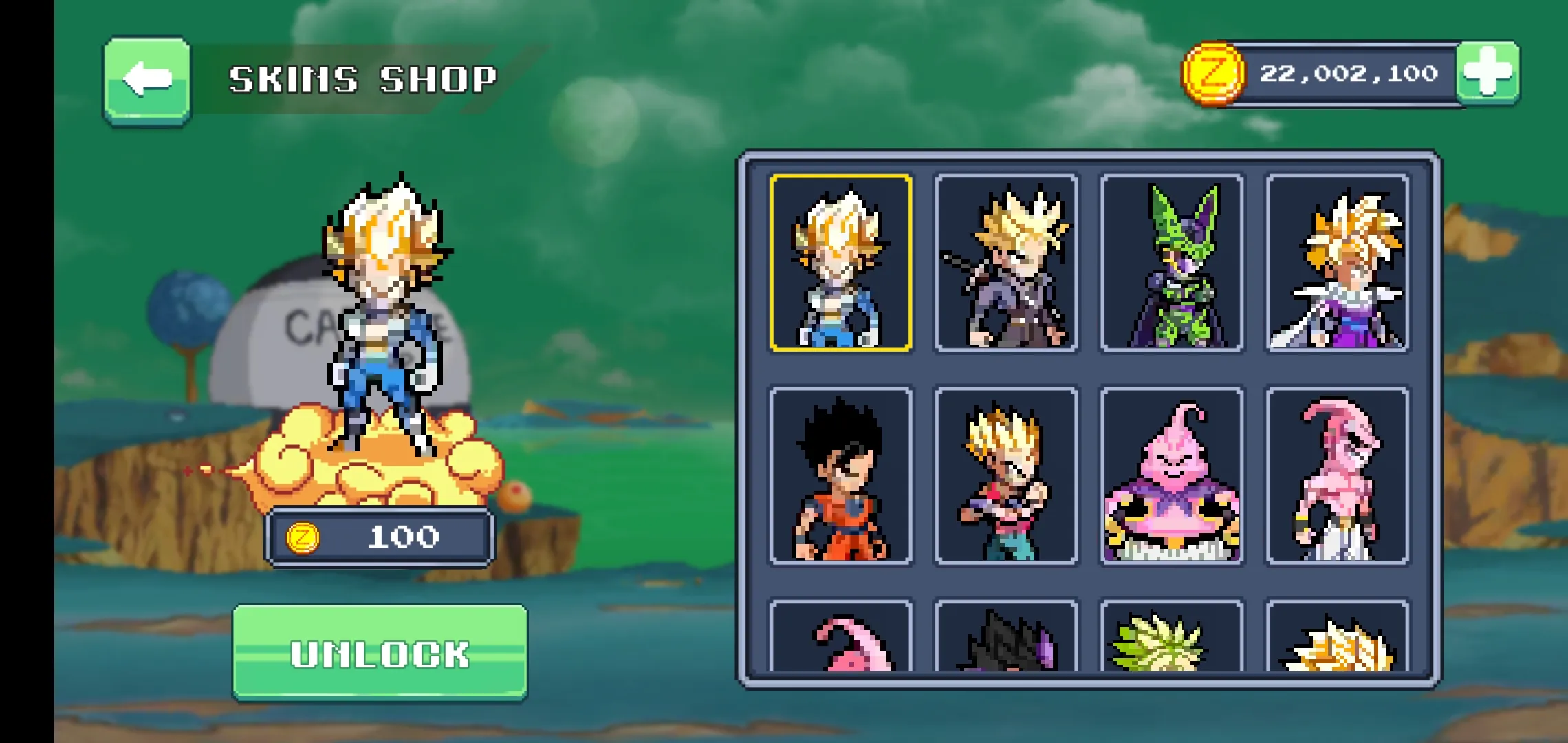This screenshot has height=743, width=1568.
Task: Choose the black-haired orange gi fighter skin
Action: click(840, 476)
